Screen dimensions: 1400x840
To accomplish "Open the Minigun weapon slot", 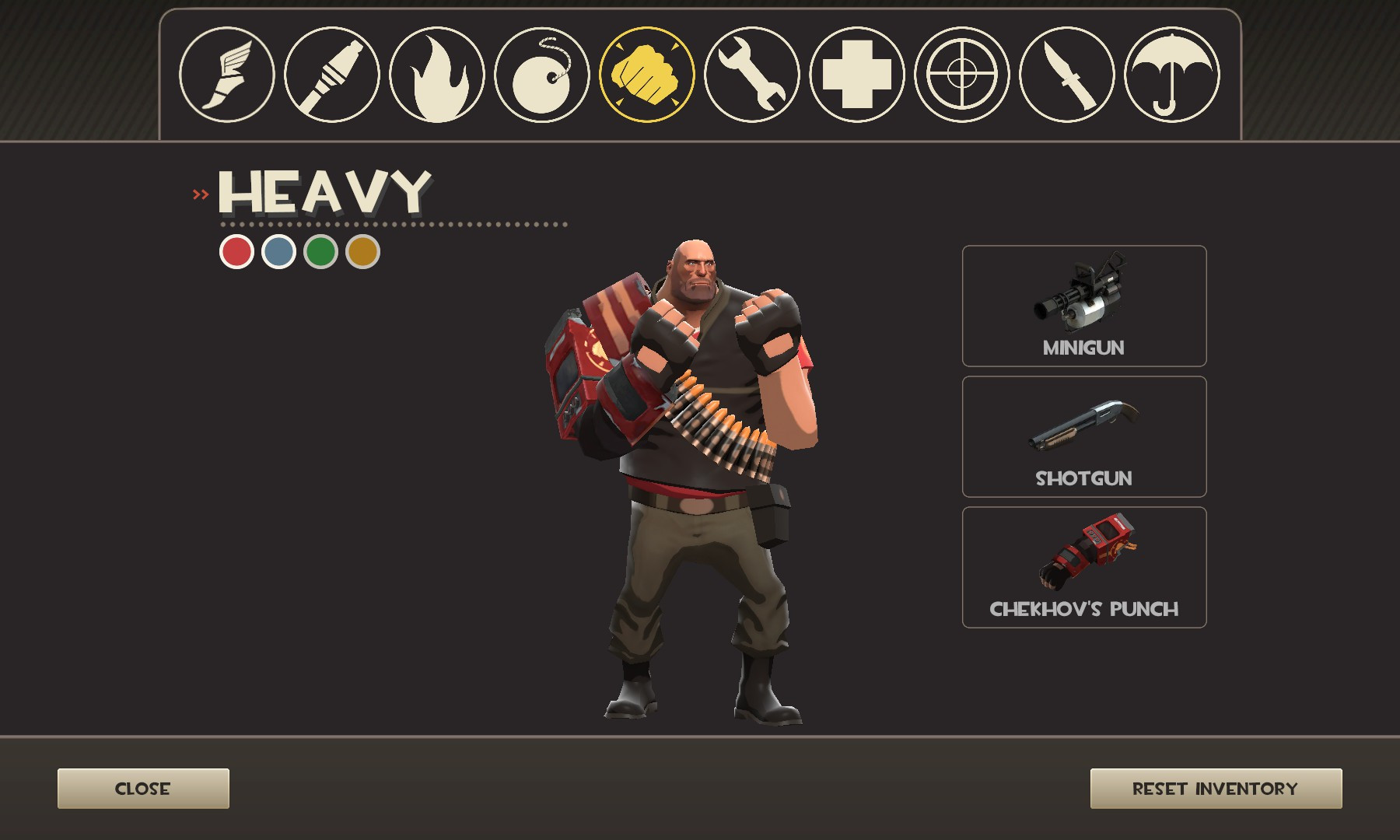I will coord(1083,307).
